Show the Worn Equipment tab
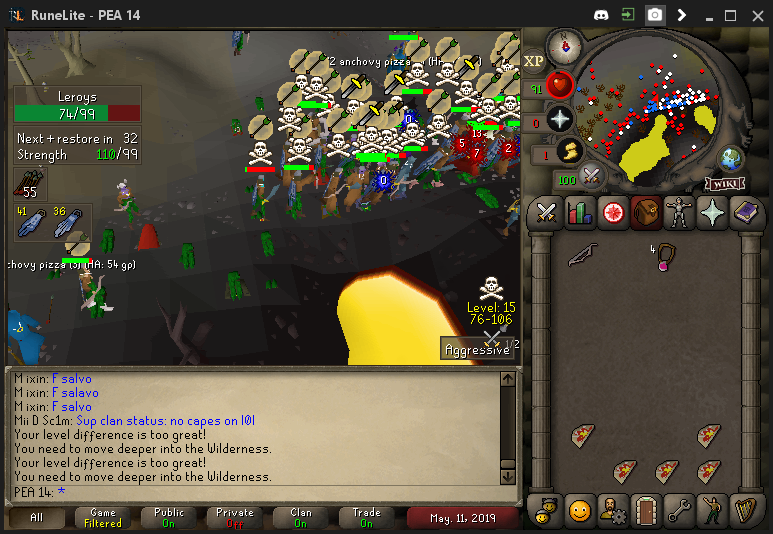 point(680,213)
